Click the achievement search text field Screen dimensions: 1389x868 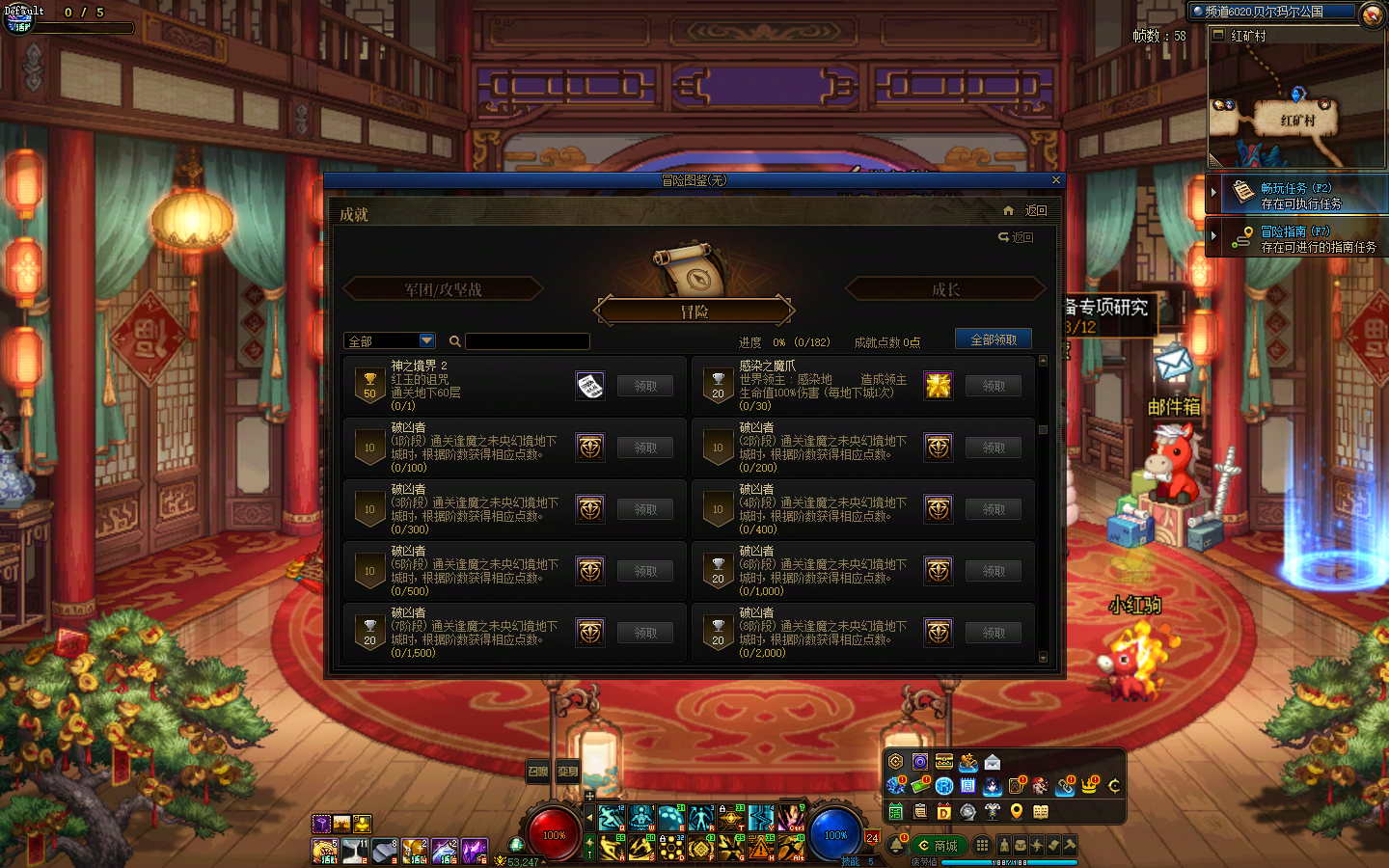tap(527, 341)
